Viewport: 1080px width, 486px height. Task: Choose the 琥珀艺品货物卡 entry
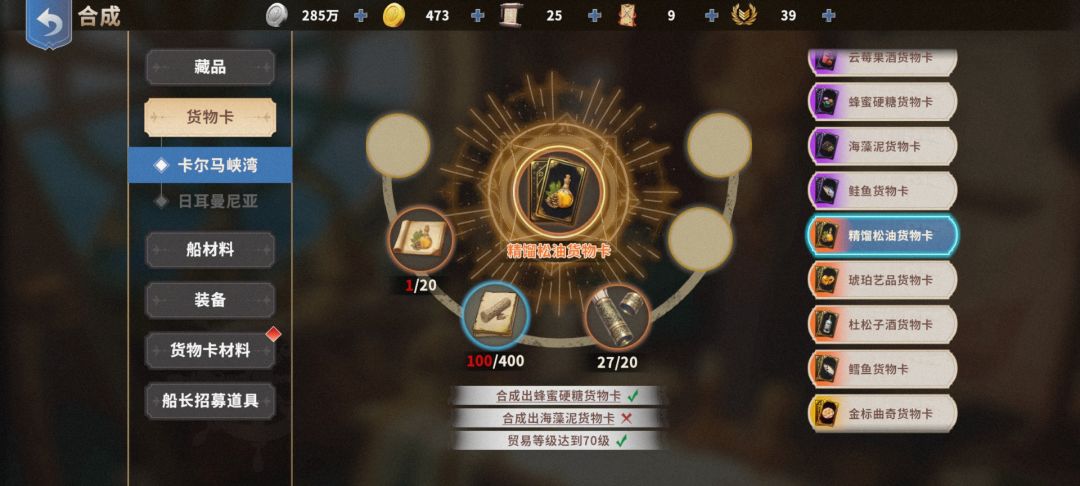pyautogui.click(x=882, y=280)
